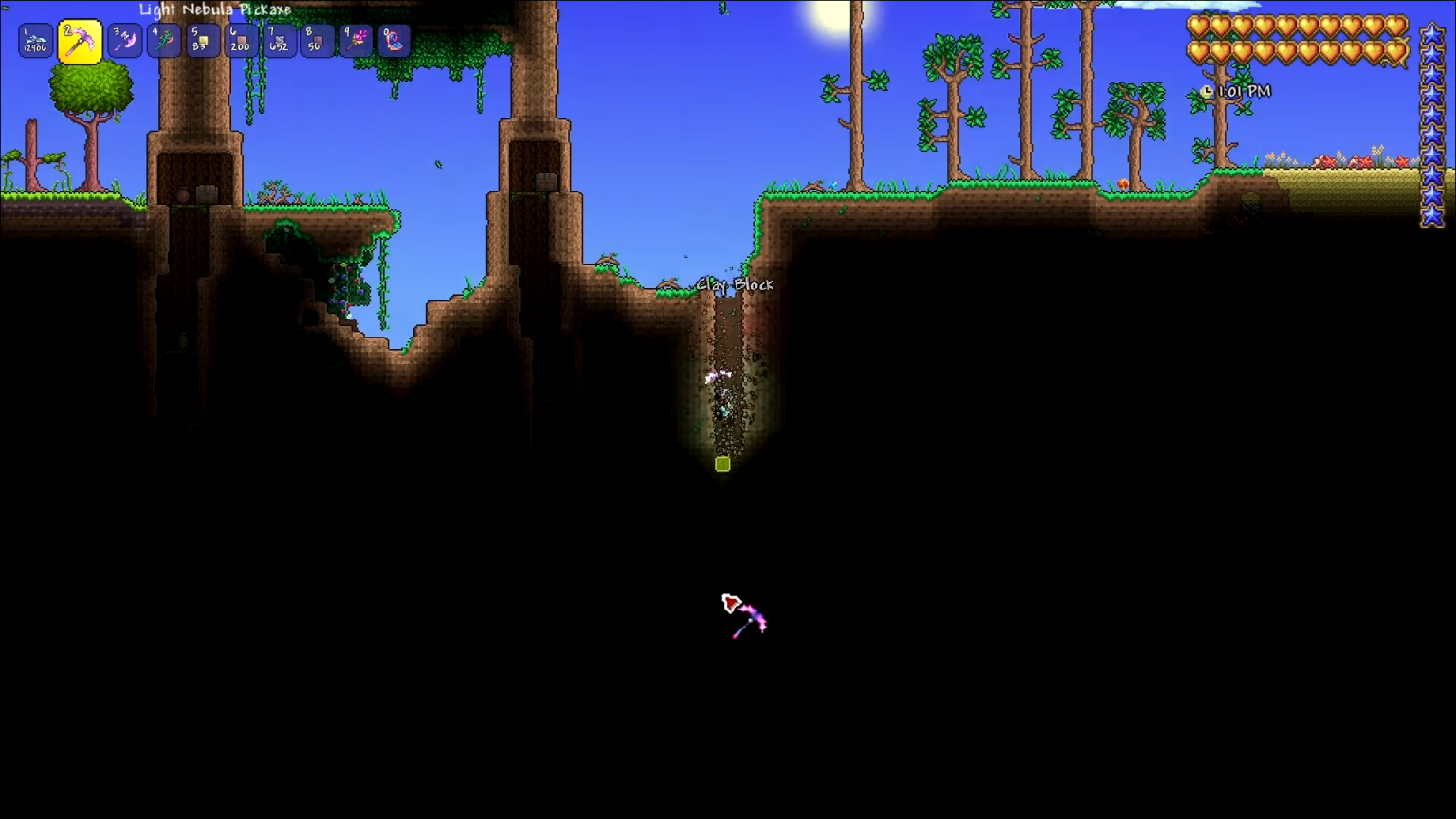The width and height of the screenshot is (1456, 819).
Task: Select the stone slab stack in slot 5
Action: click(201, 40)
